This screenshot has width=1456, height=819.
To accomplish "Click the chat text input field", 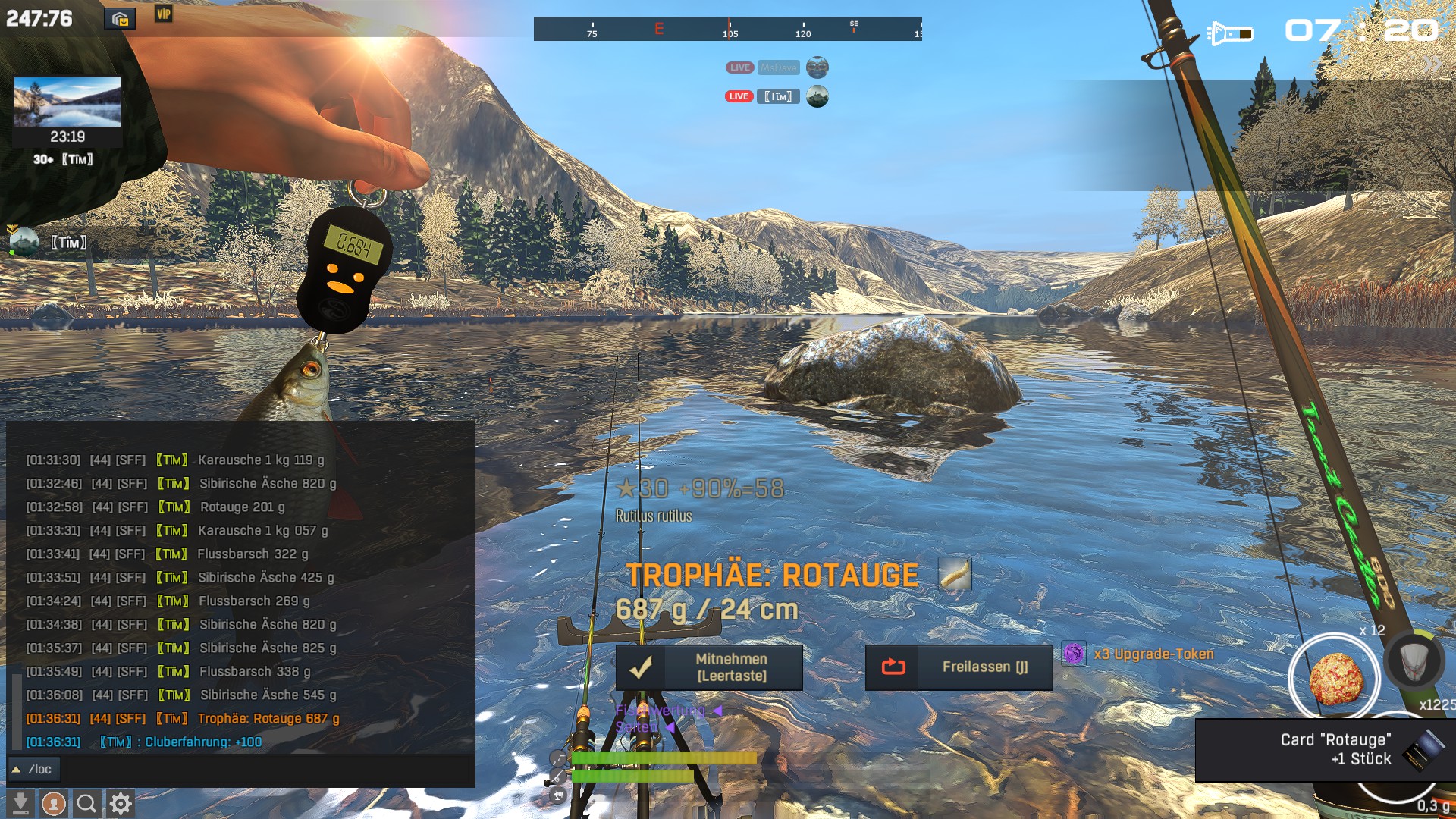I will 265,770.
